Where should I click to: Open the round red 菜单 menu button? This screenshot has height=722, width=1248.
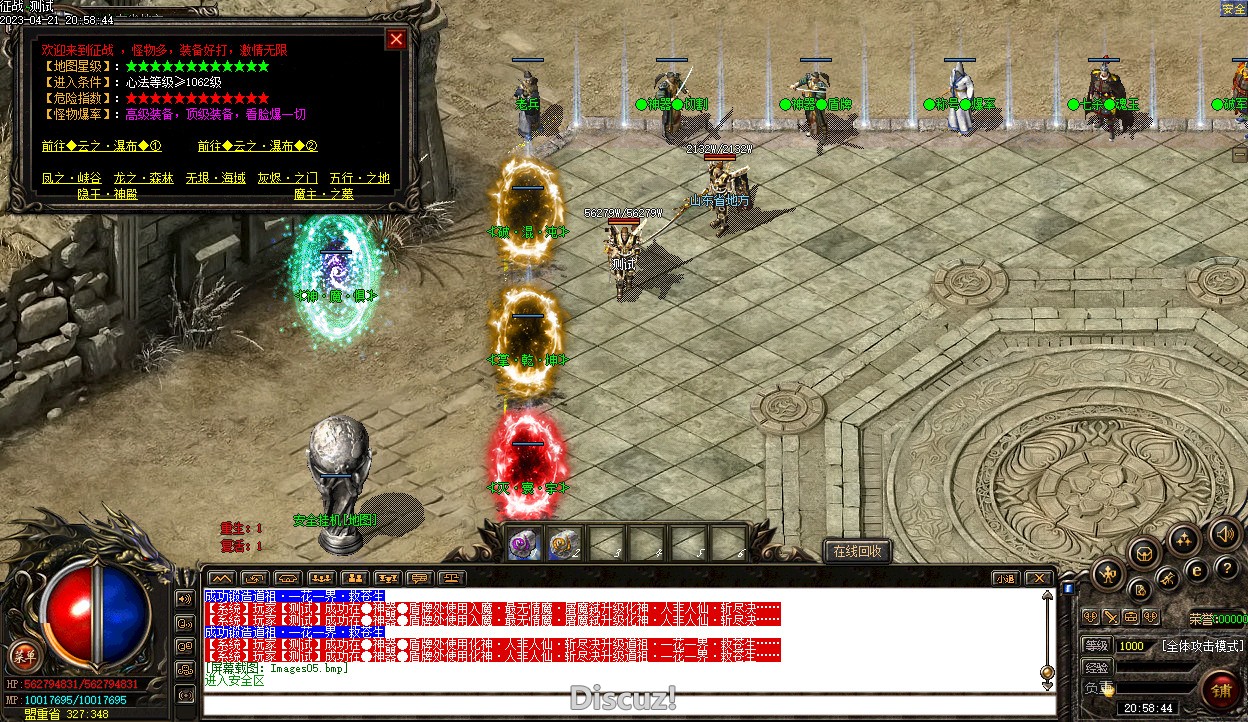point(23,657)
